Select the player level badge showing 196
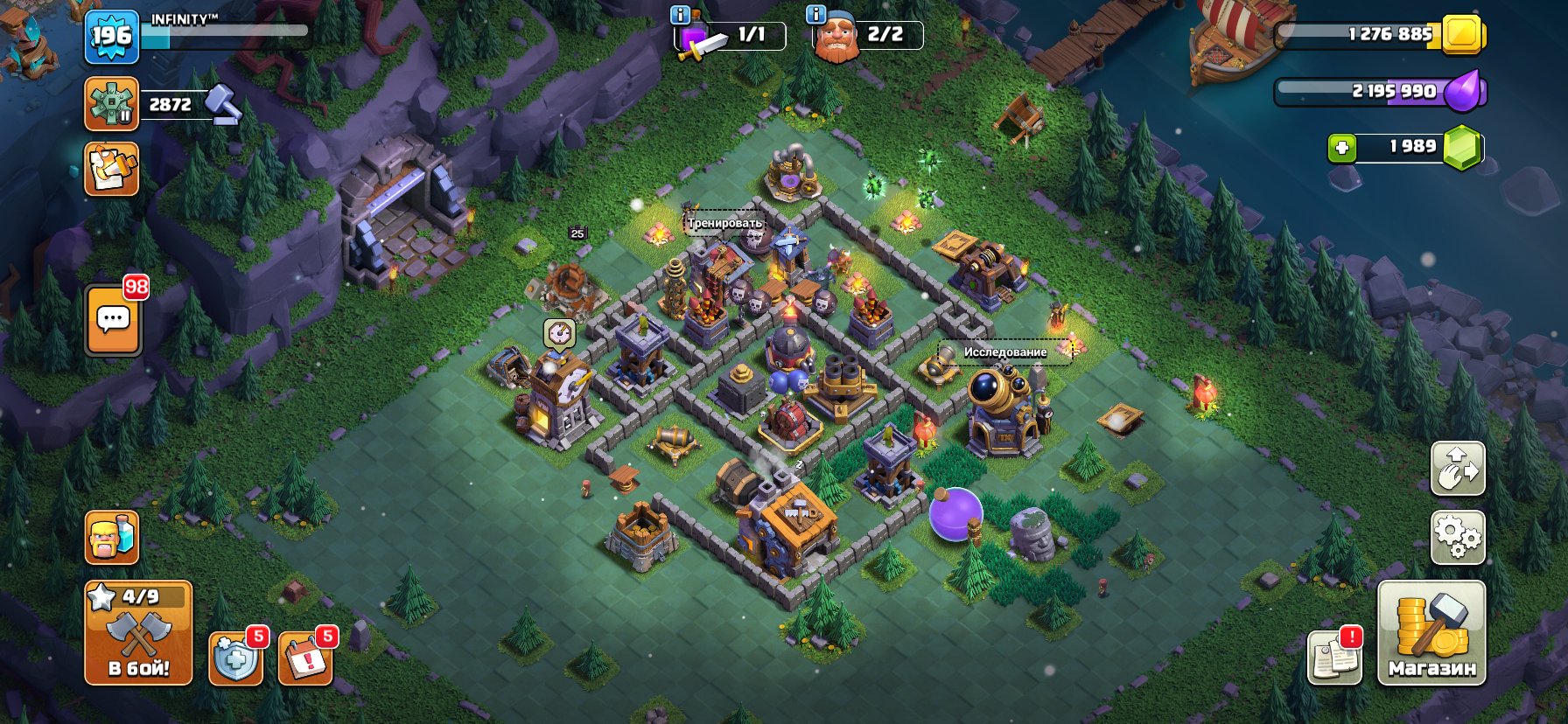1568x724 pixels. click(x=111, y=37)
